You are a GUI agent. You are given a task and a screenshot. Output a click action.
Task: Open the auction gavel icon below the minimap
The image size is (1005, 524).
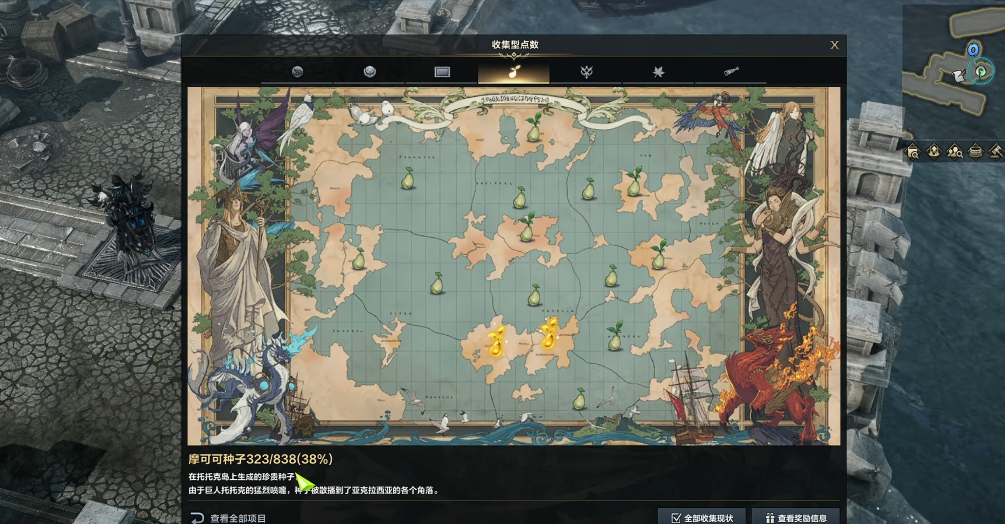click(x=996, y=152)
